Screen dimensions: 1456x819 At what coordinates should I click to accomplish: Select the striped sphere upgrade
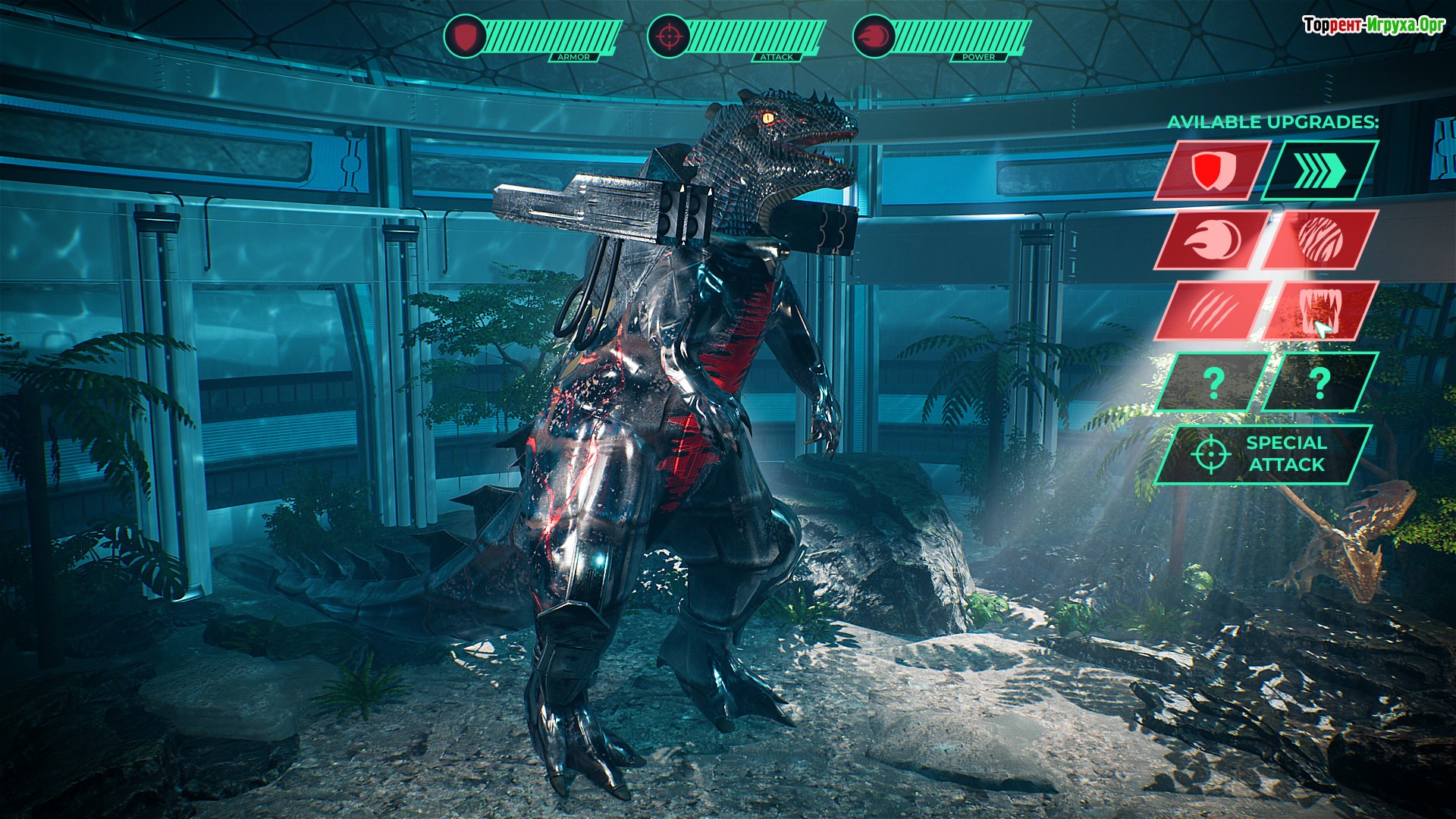[x=1319, y=240]
